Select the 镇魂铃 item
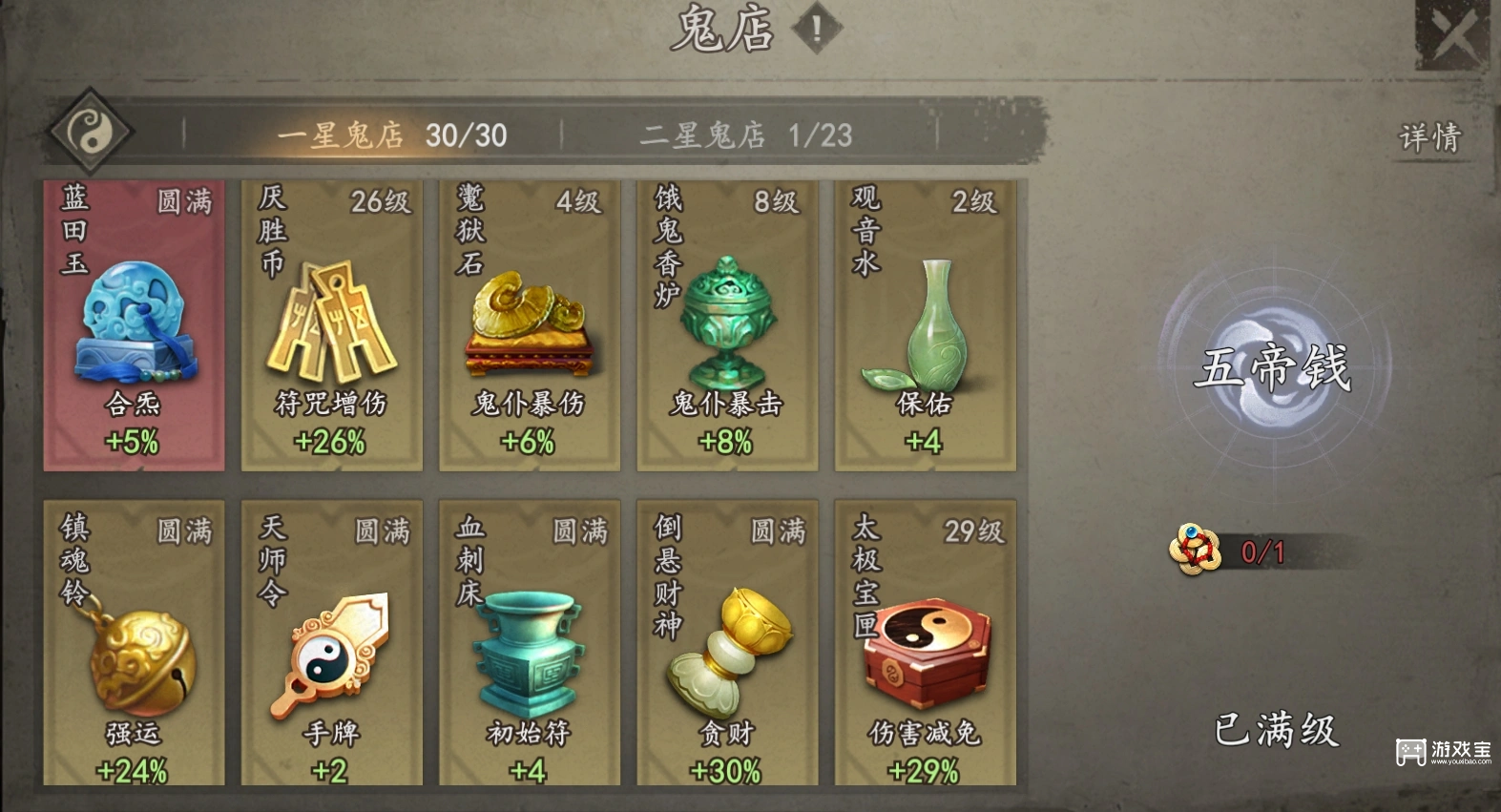 pyautogui.click(x=134, y=644)
